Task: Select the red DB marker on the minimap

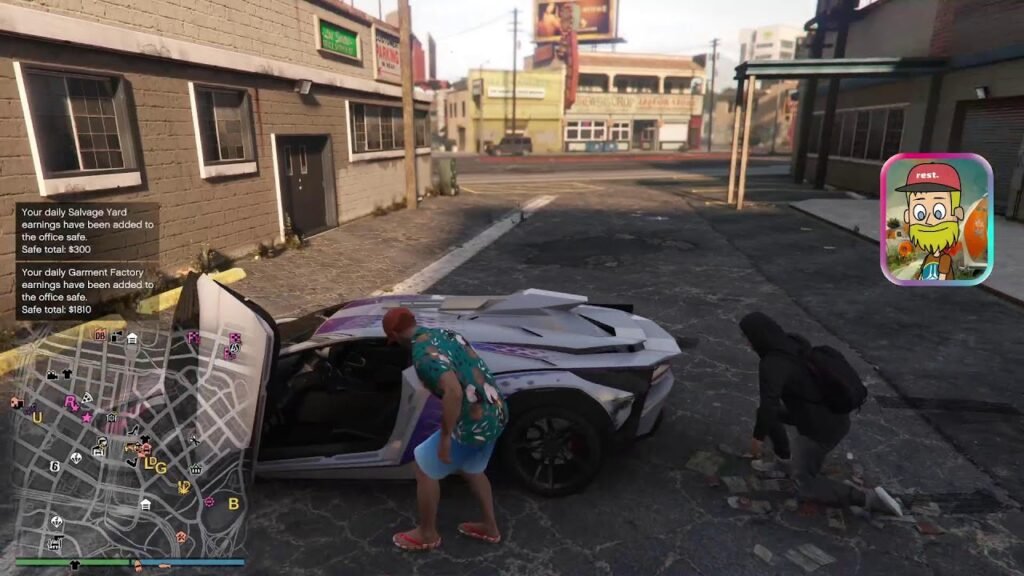Action: point(100,335)
